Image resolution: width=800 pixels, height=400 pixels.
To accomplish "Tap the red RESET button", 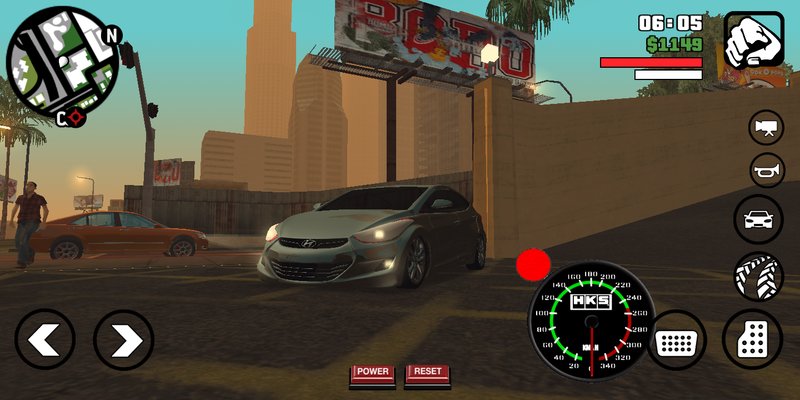I will click(x=428, y=373).
